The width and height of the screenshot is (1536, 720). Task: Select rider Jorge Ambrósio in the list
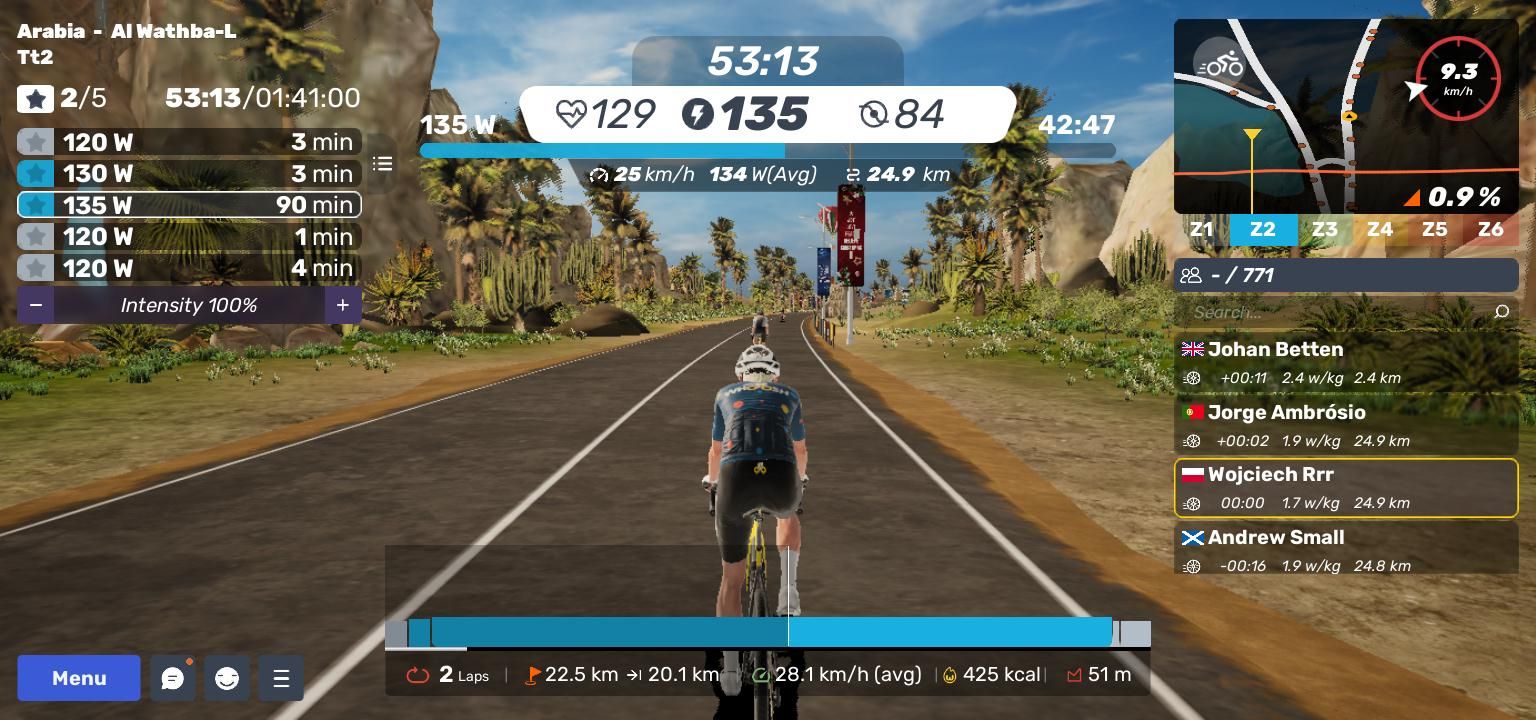[1346, 425]
